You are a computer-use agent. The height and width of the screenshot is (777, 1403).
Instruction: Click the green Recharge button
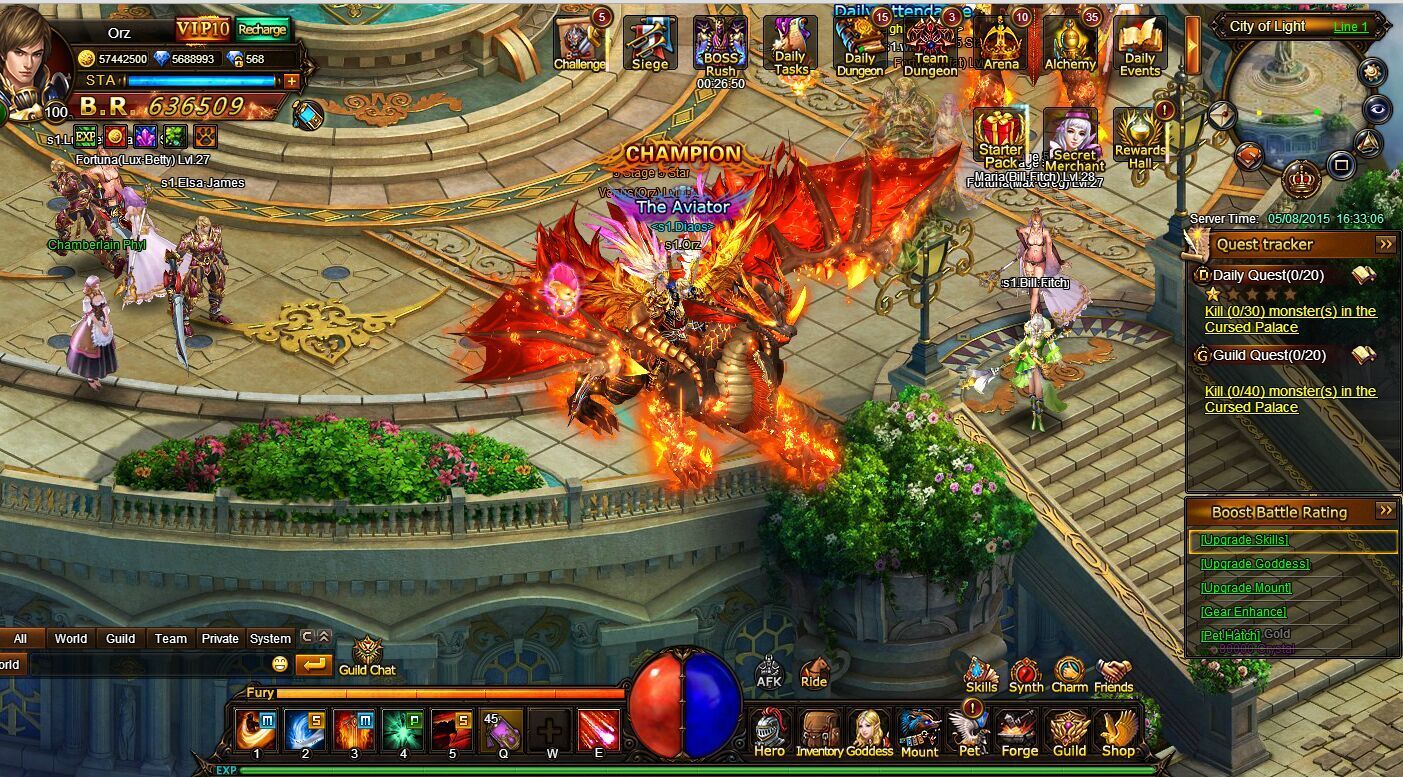point(262,29)
